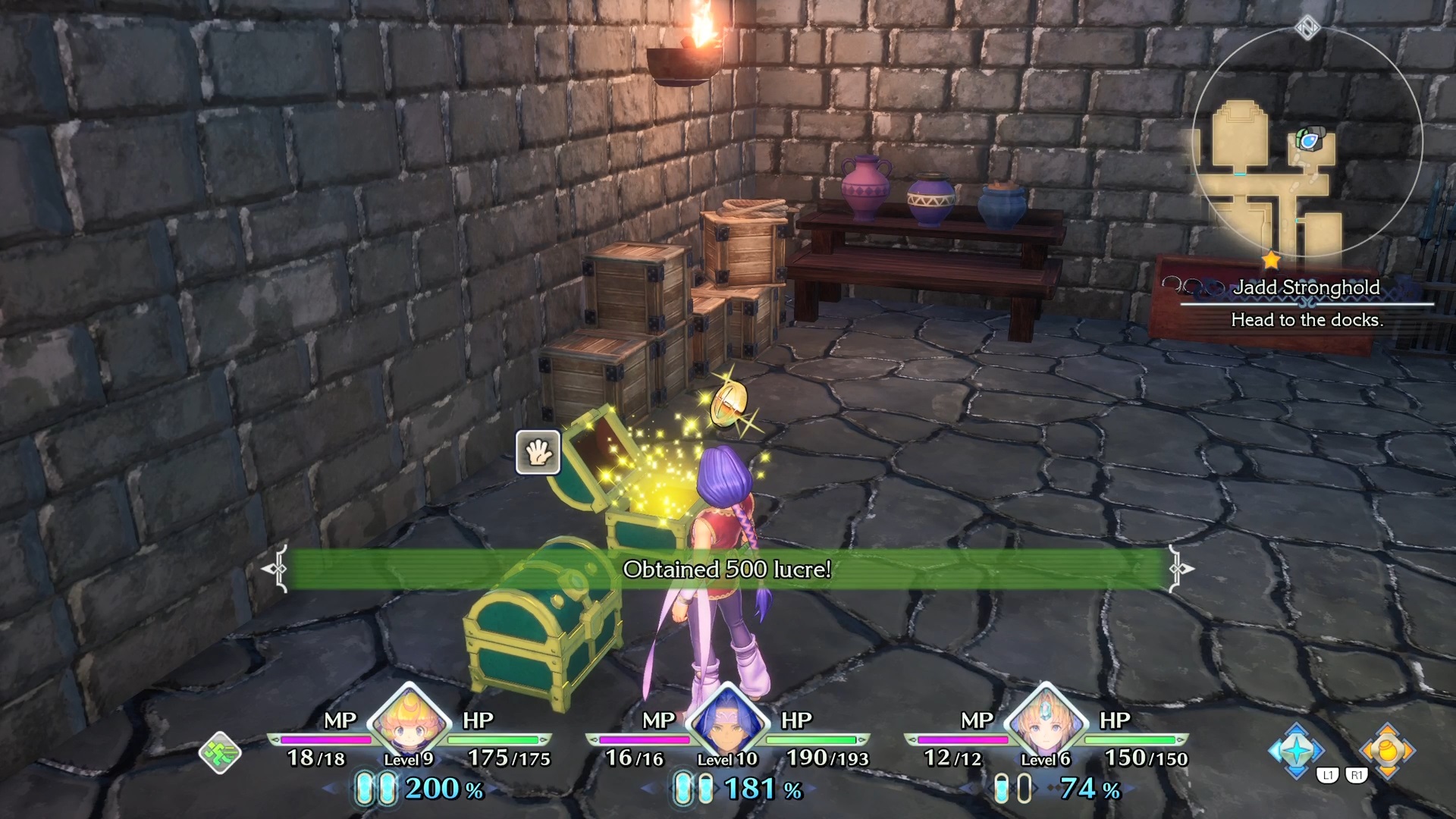Open the 'Head to the docks' objective

[x=1307, y=320]
